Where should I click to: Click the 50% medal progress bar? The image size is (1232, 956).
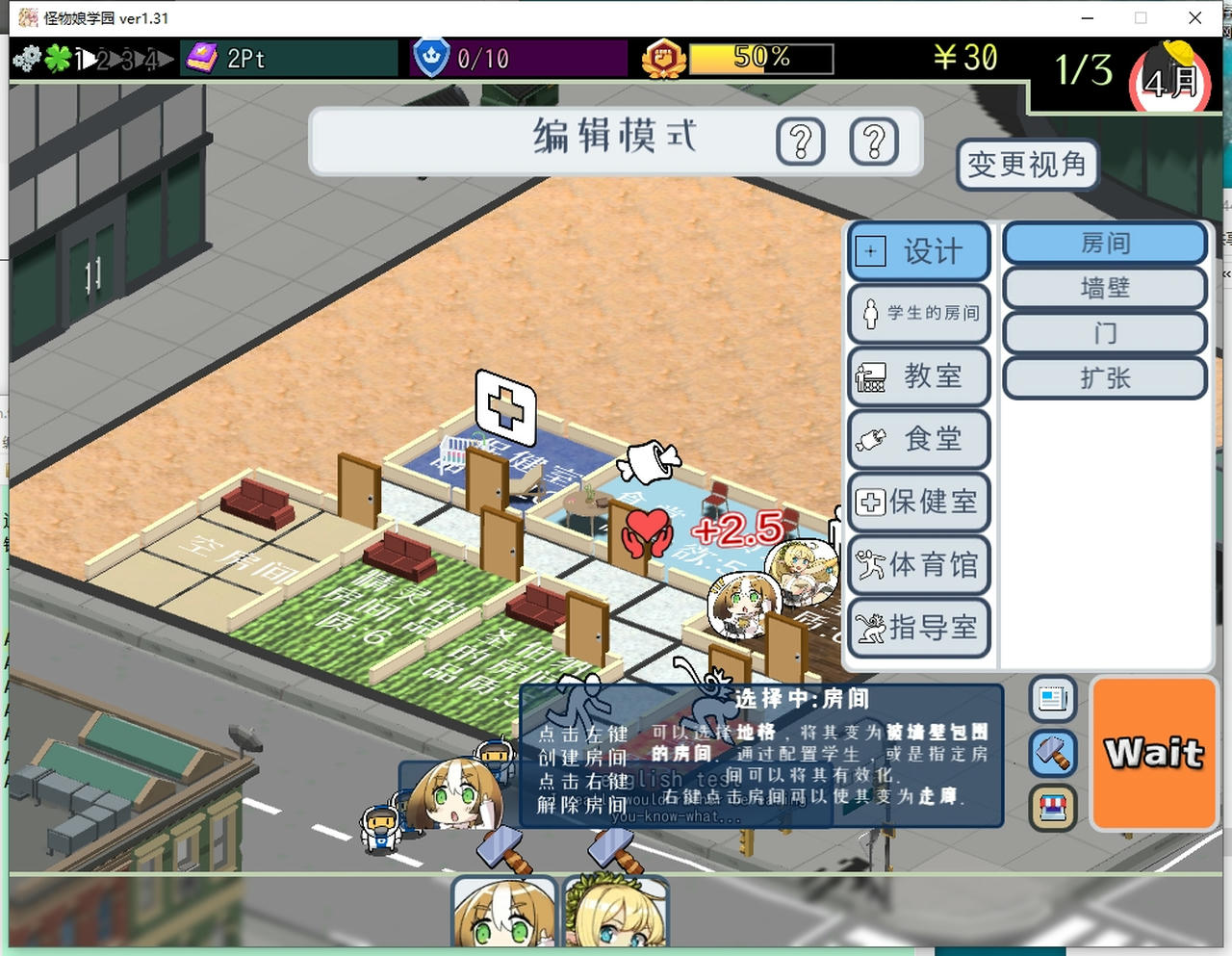[760, 59]
